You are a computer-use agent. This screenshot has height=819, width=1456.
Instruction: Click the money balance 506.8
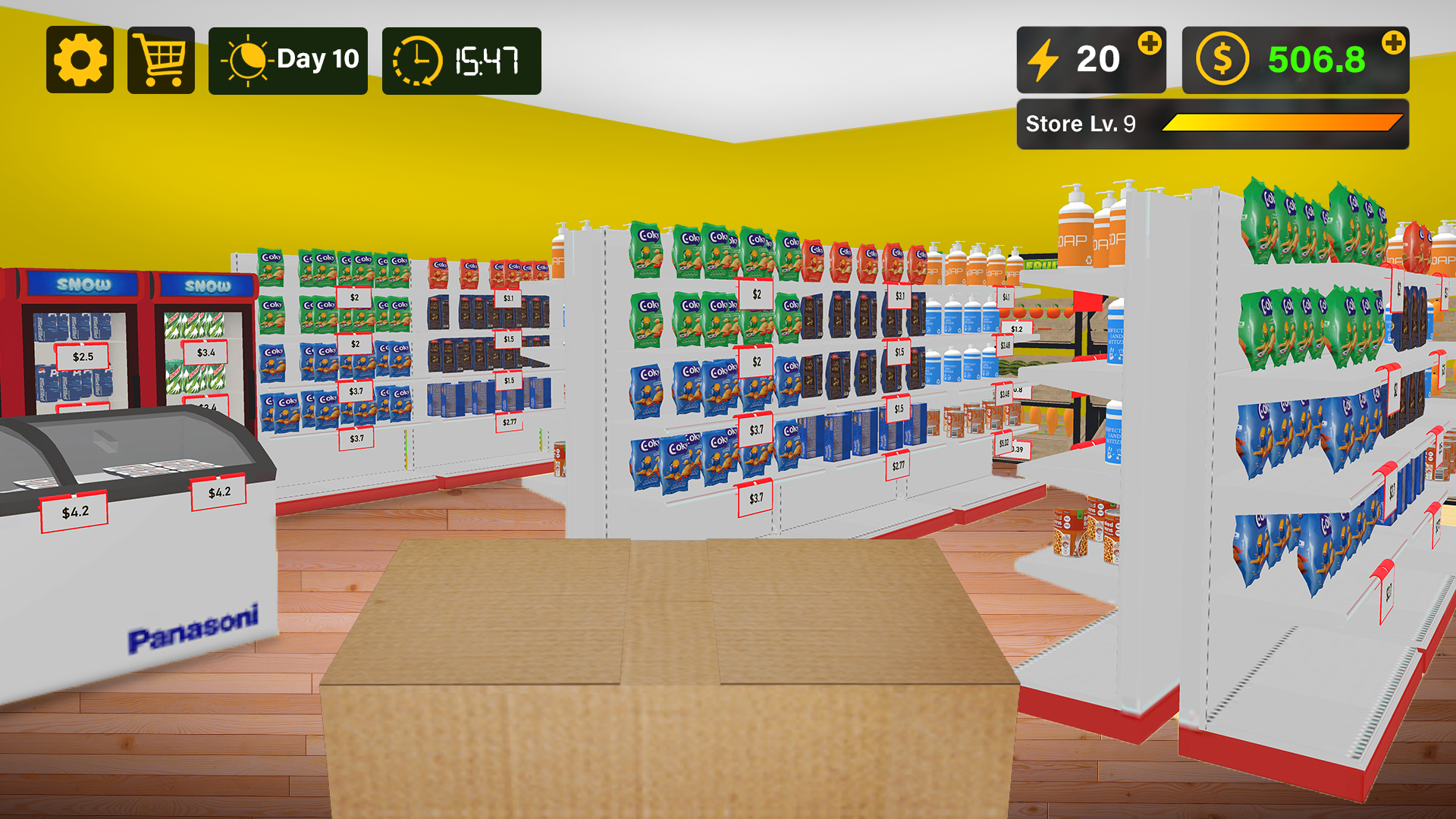tap(1317, 59)
